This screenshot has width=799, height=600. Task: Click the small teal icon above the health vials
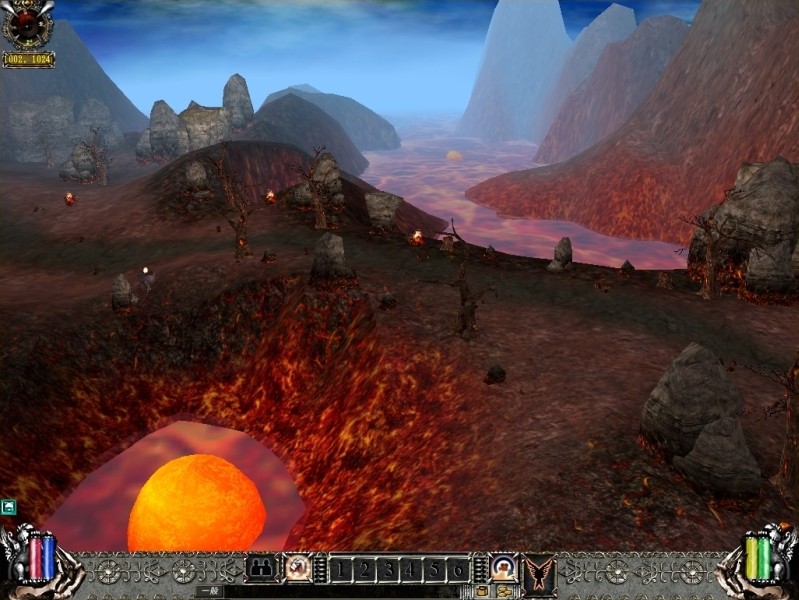point(9,507)
